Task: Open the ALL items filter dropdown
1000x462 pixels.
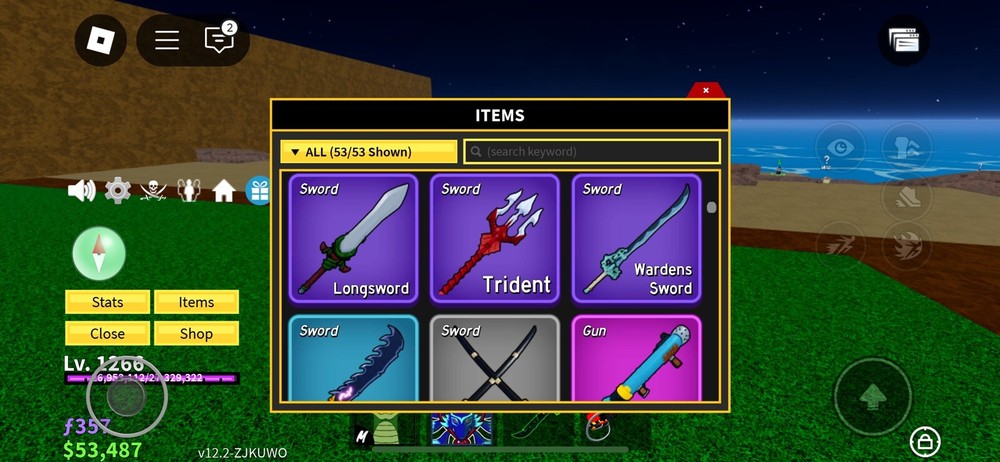Action: [368, 152]
